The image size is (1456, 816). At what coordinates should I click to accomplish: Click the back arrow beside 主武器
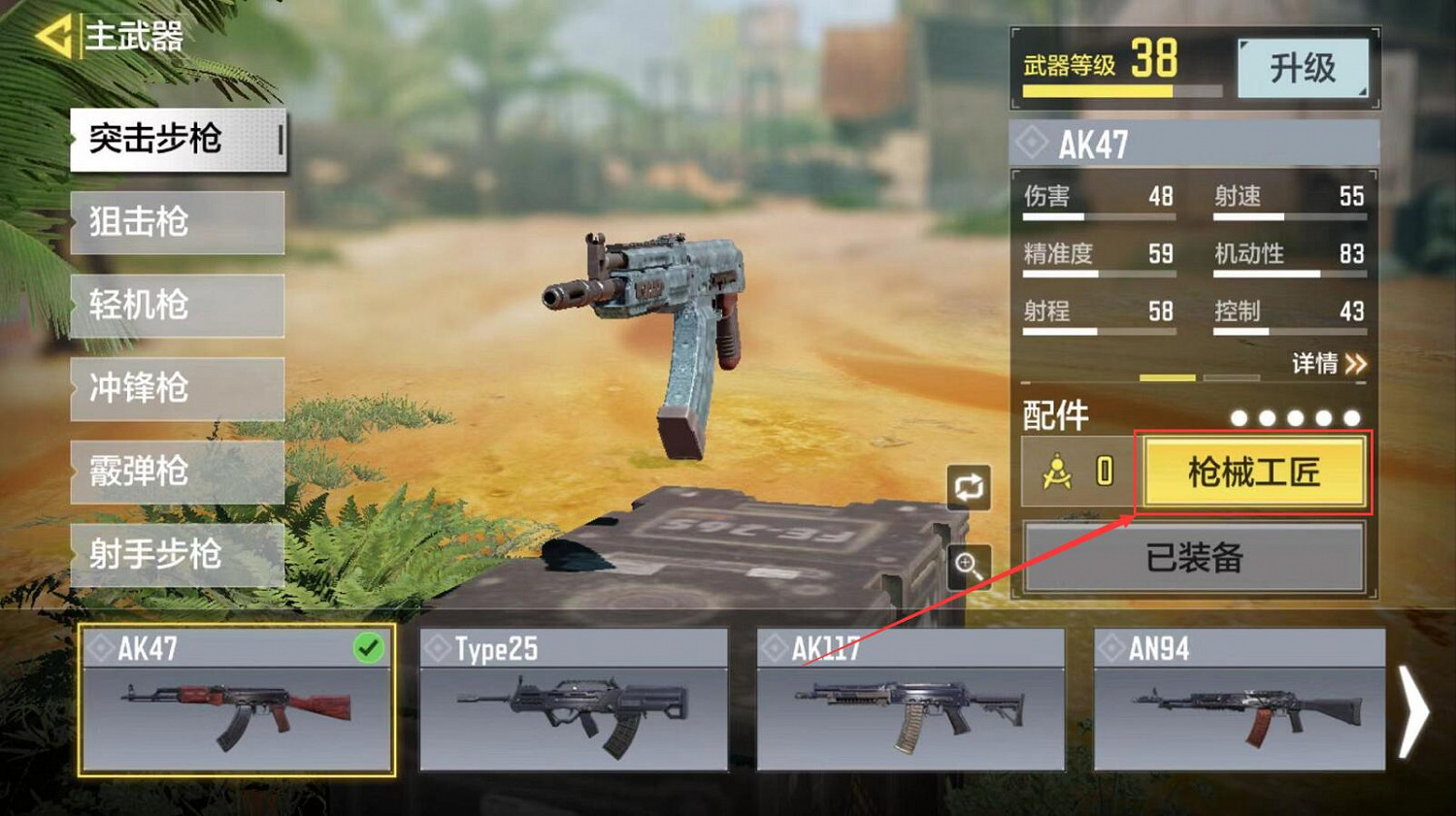tap(55, 36)
